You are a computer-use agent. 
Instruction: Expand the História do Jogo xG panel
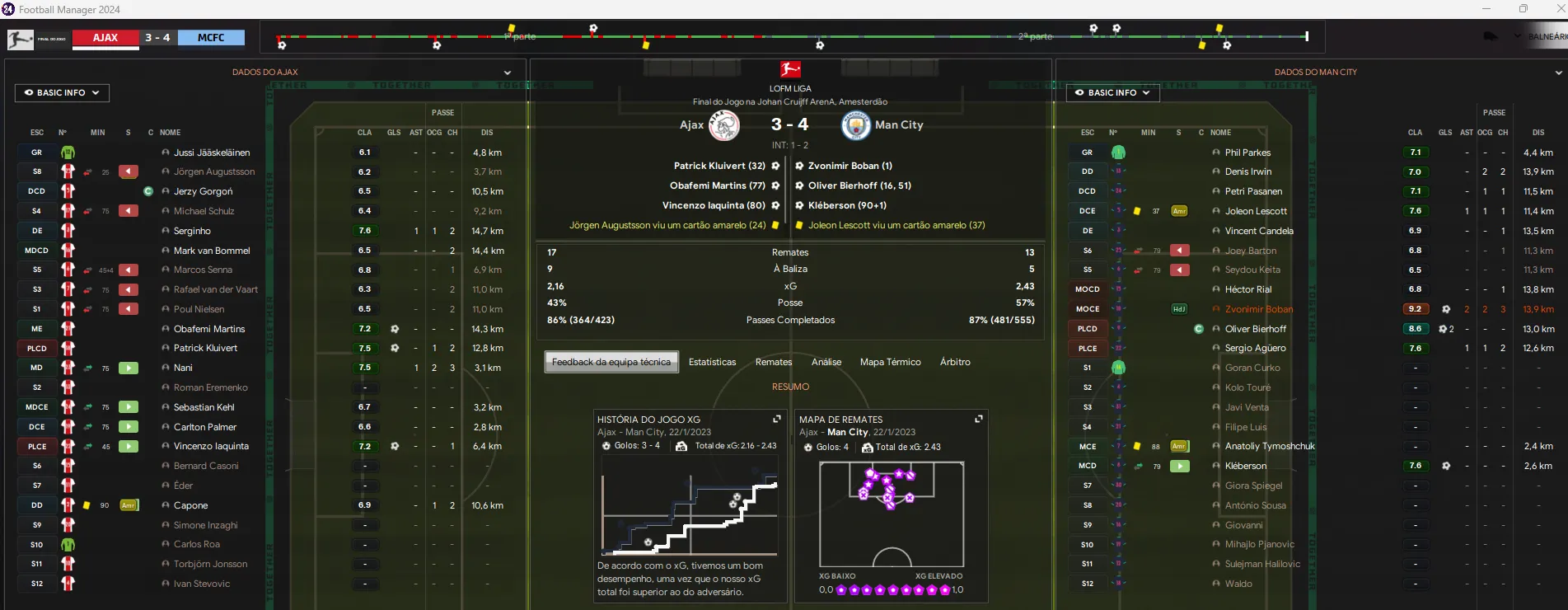(776, 420)
